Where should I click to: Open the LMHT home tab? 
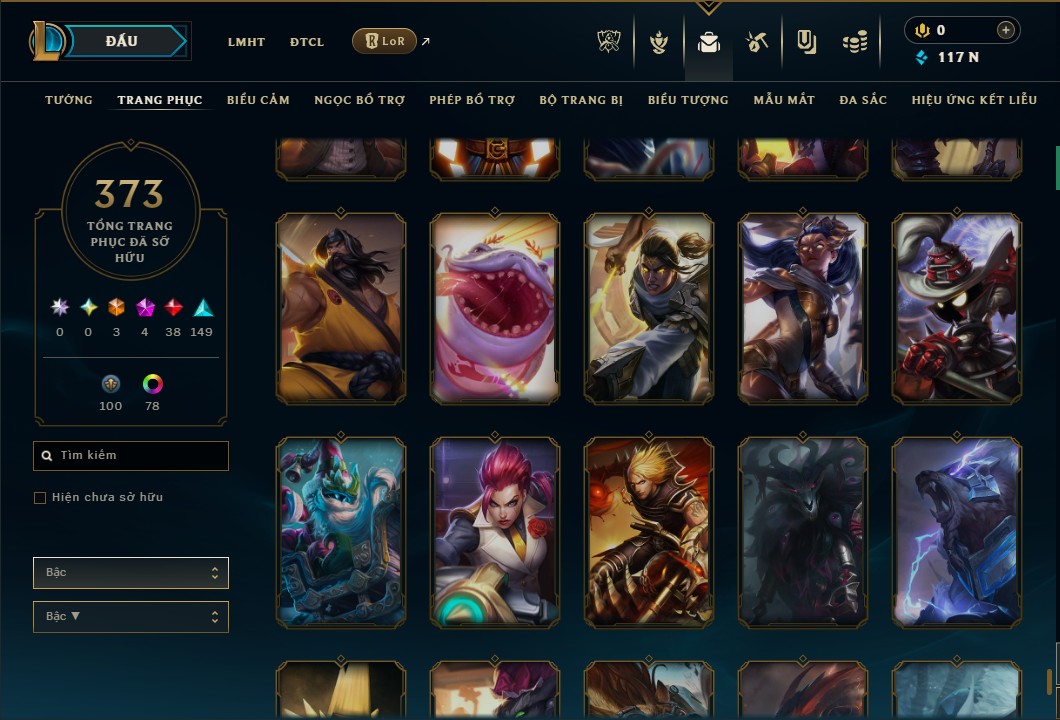[246, 42]
